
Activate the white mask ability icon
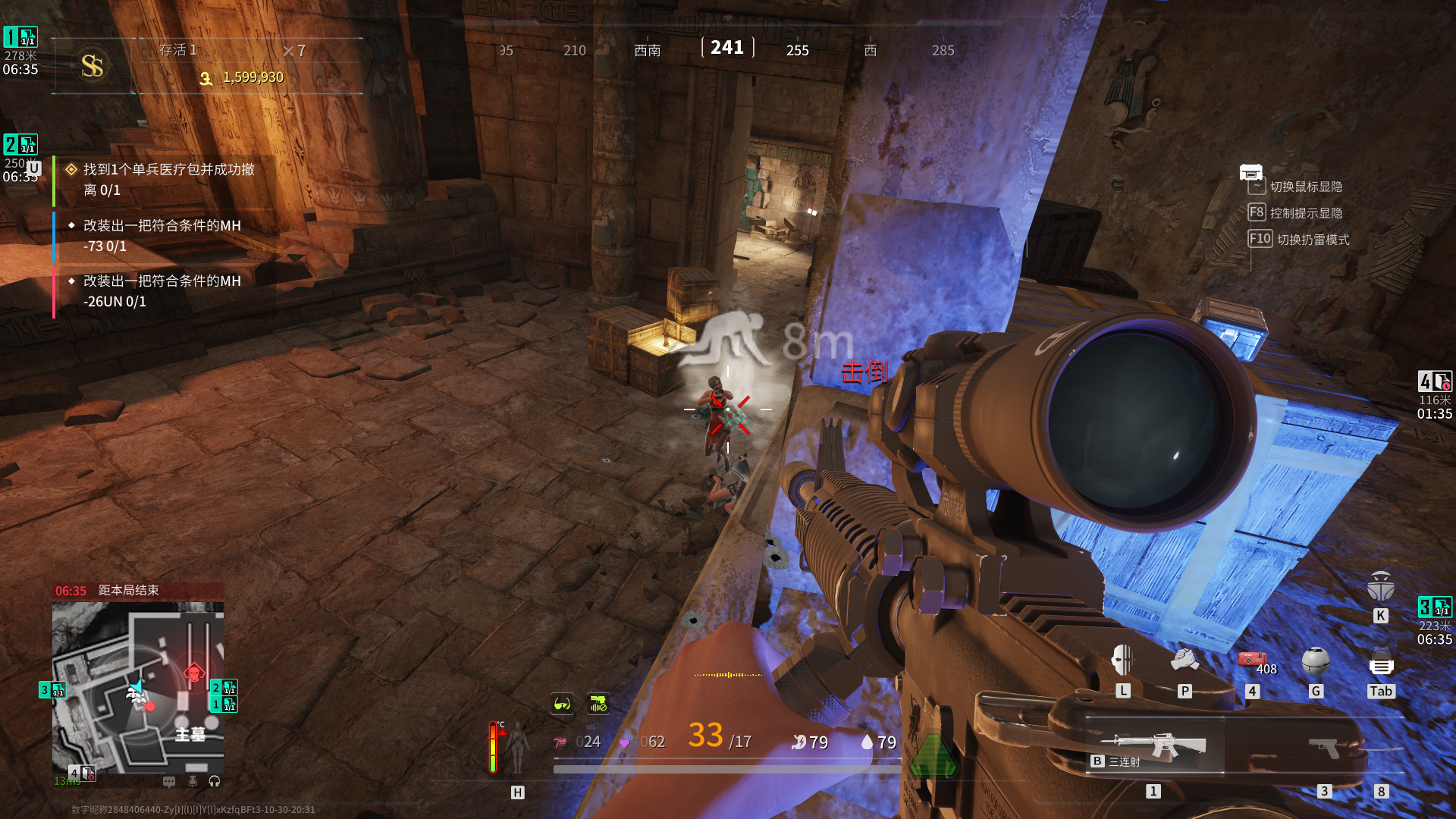[1122, 660]
